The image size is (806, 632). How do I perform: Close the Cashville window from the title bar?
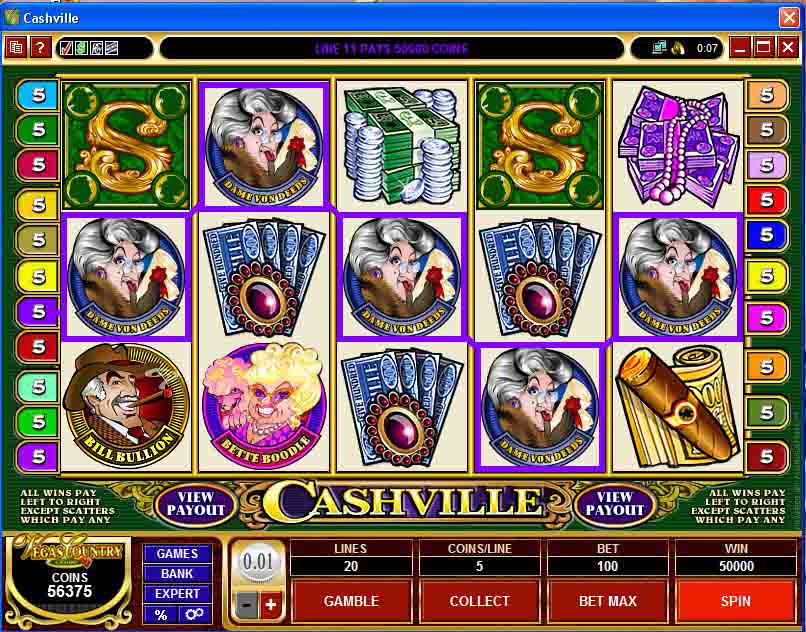point(789,18)
